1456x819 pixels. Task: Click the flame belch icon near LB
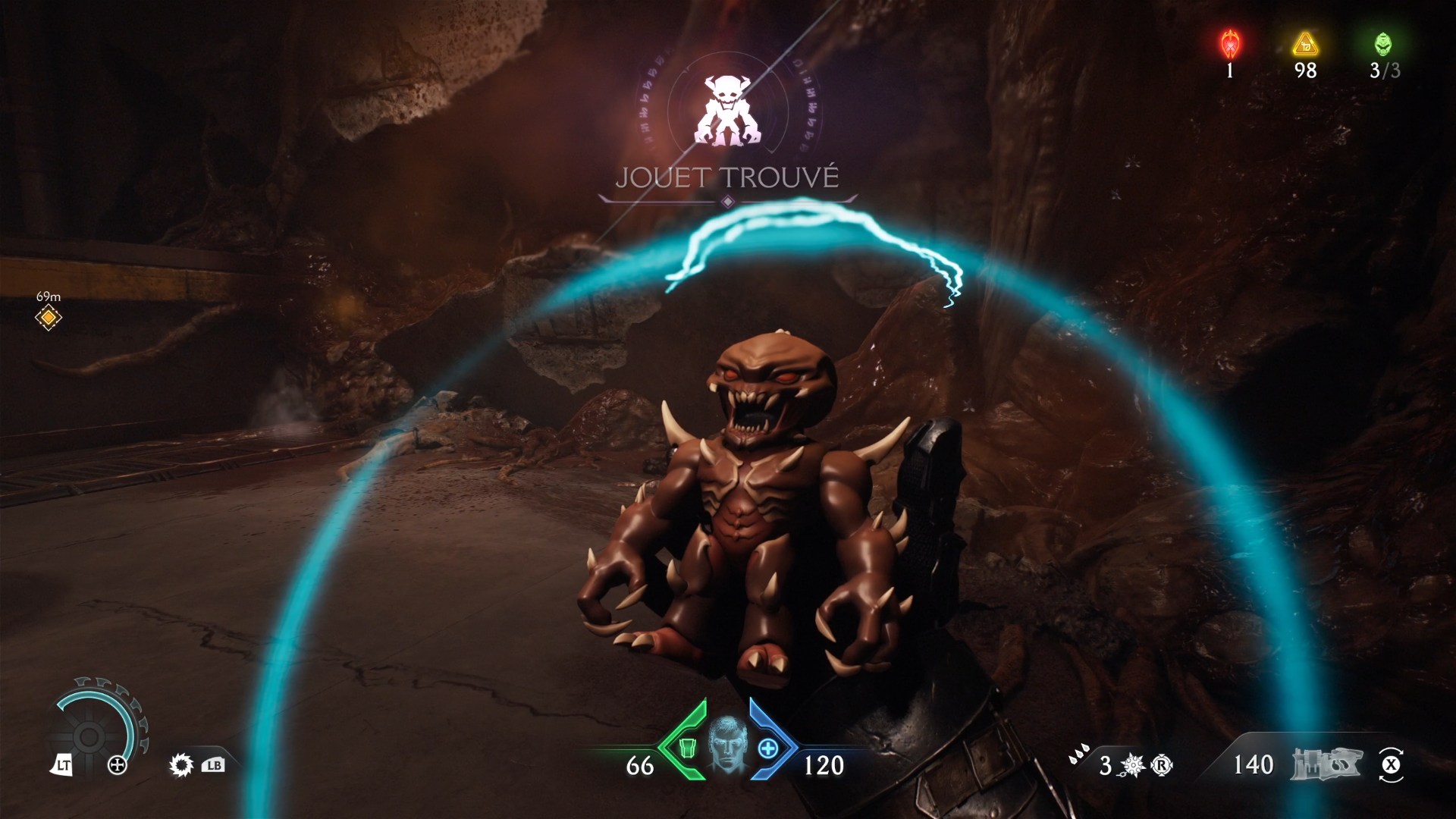(180, 765)
